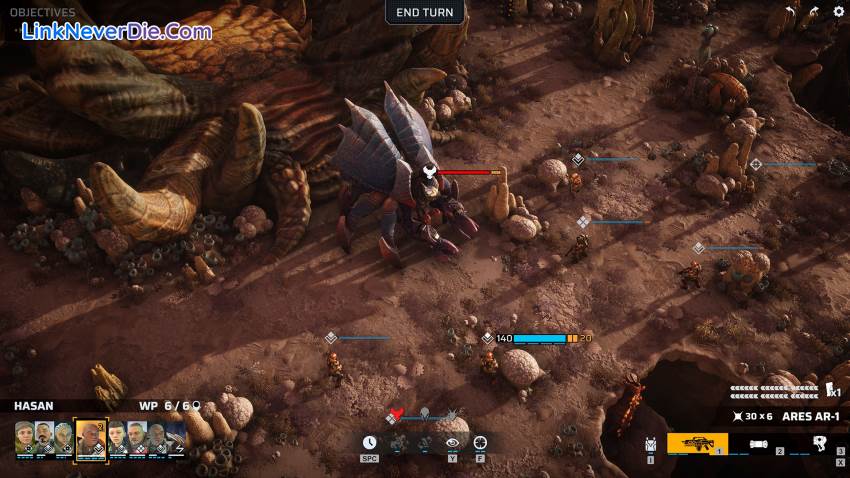Open the settings gear menu

pos(839,11)
